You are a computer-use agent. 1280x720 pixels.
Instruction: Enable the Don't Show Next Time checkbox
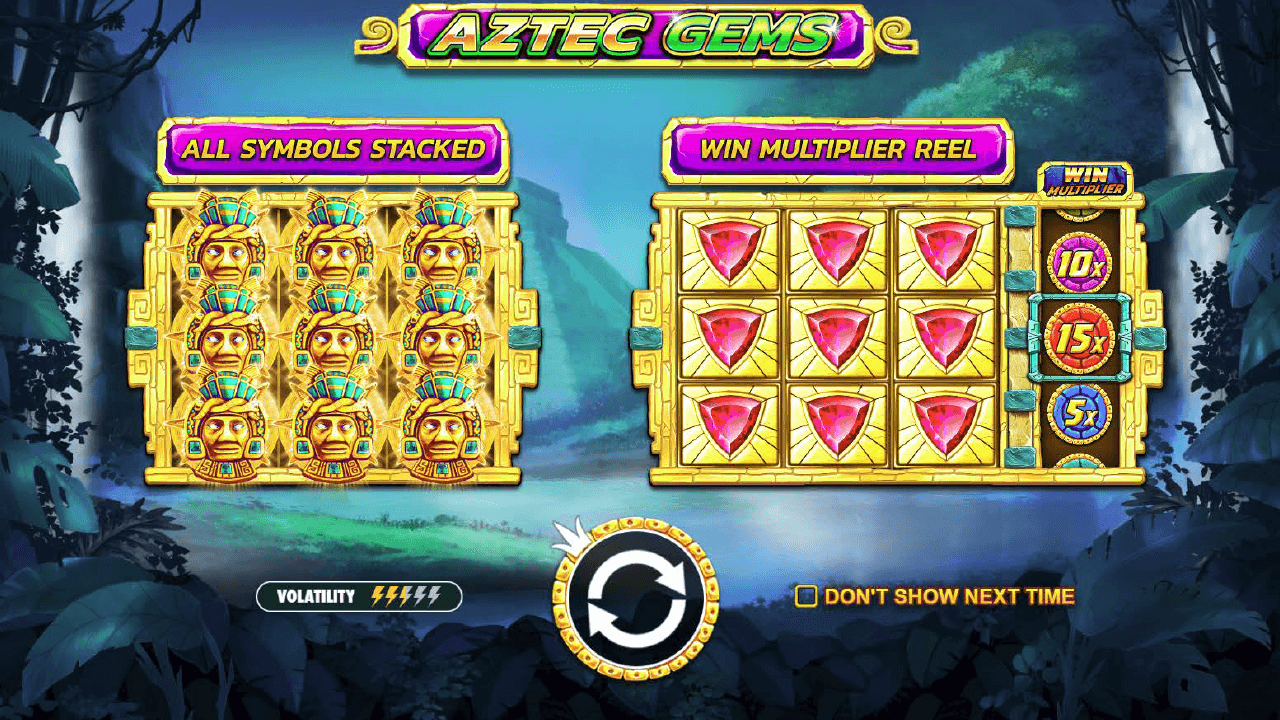click(806, 597)
